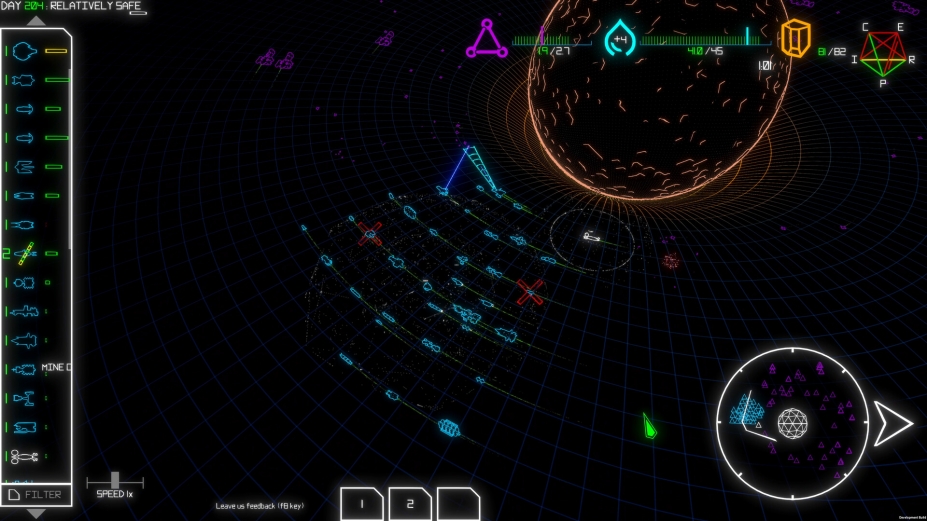This screenshot has width=927, height=521.
Task: Open the ship list FILTER button
Action: pyautogui.click(x=36, y=494)
